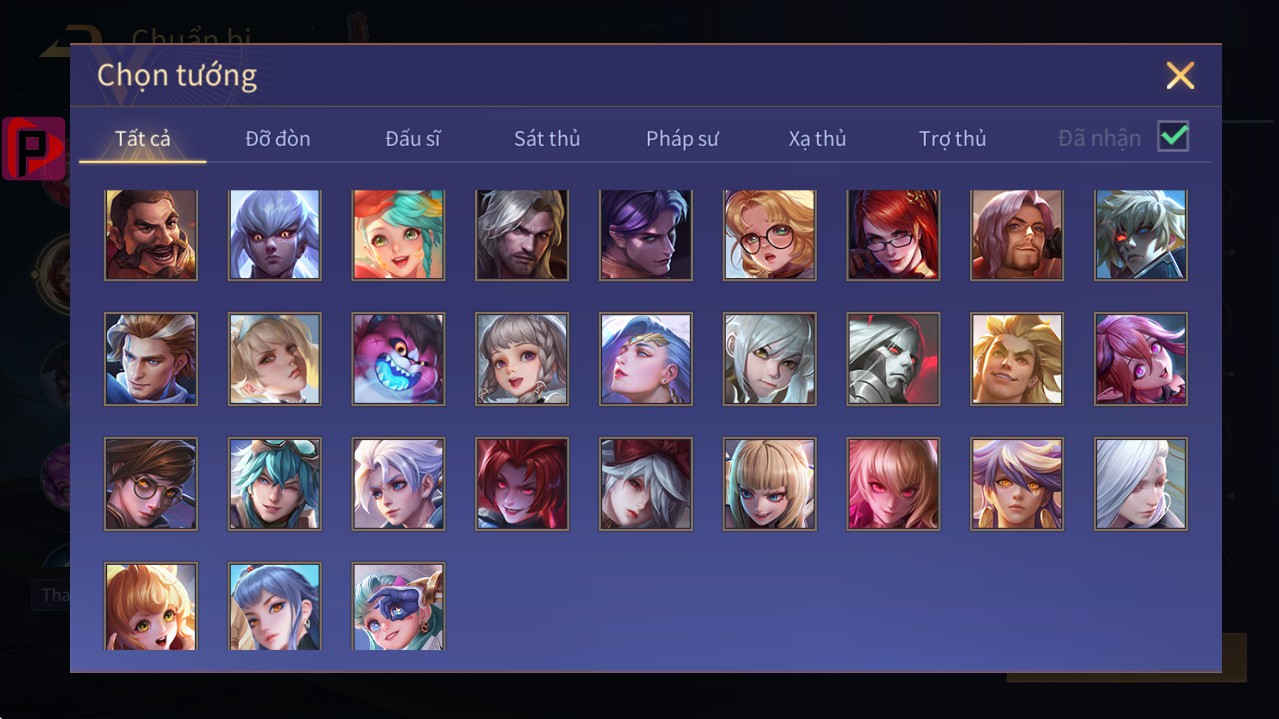Pick the blonde girl wearing round glasses
This screenshot has width=1279, height=719.
click(770, 235)
